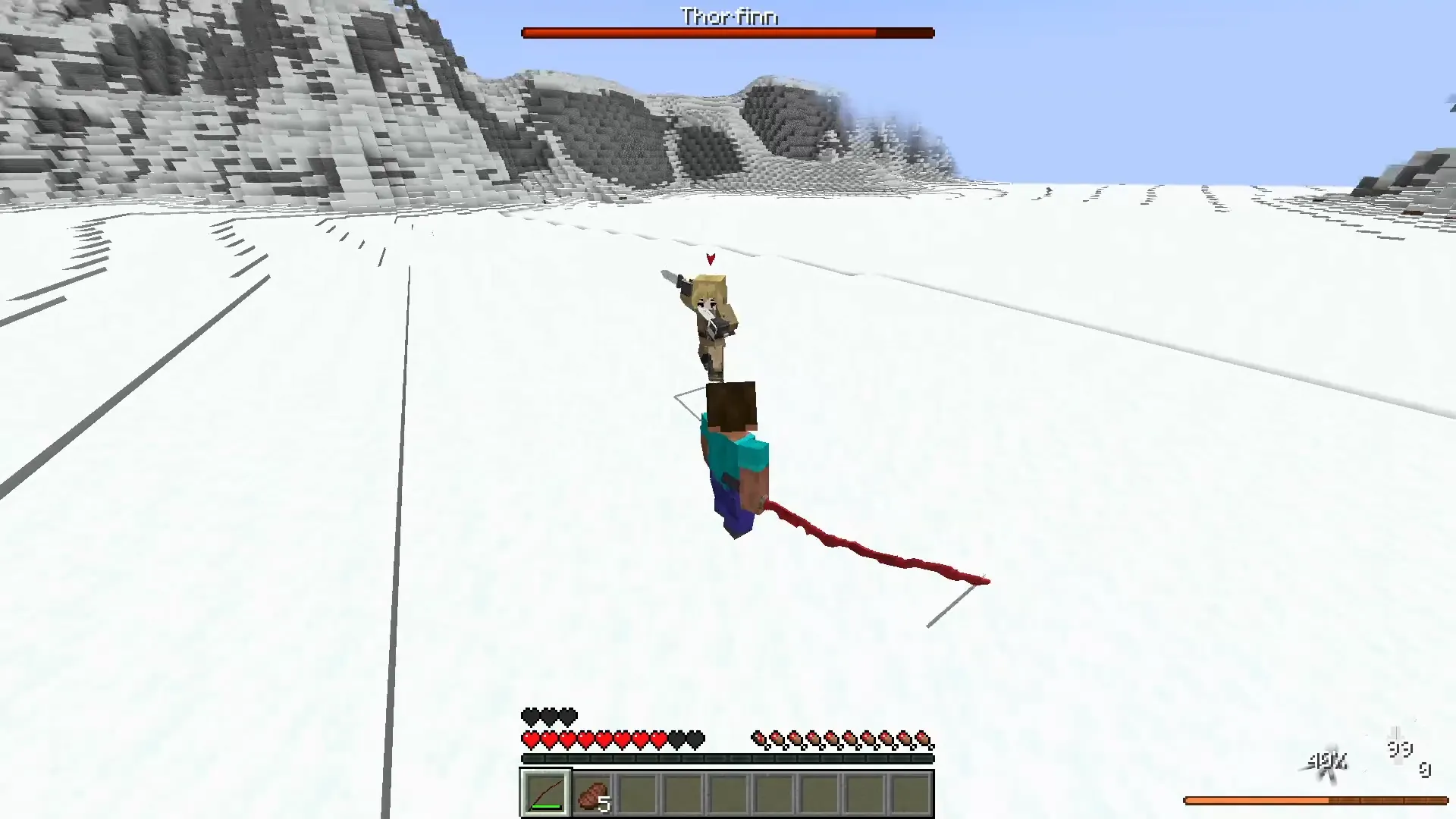This screenshot has width=1456, height=819.
Task: Select the cooked meat stack of 5
Action: (x=591, y=794)
